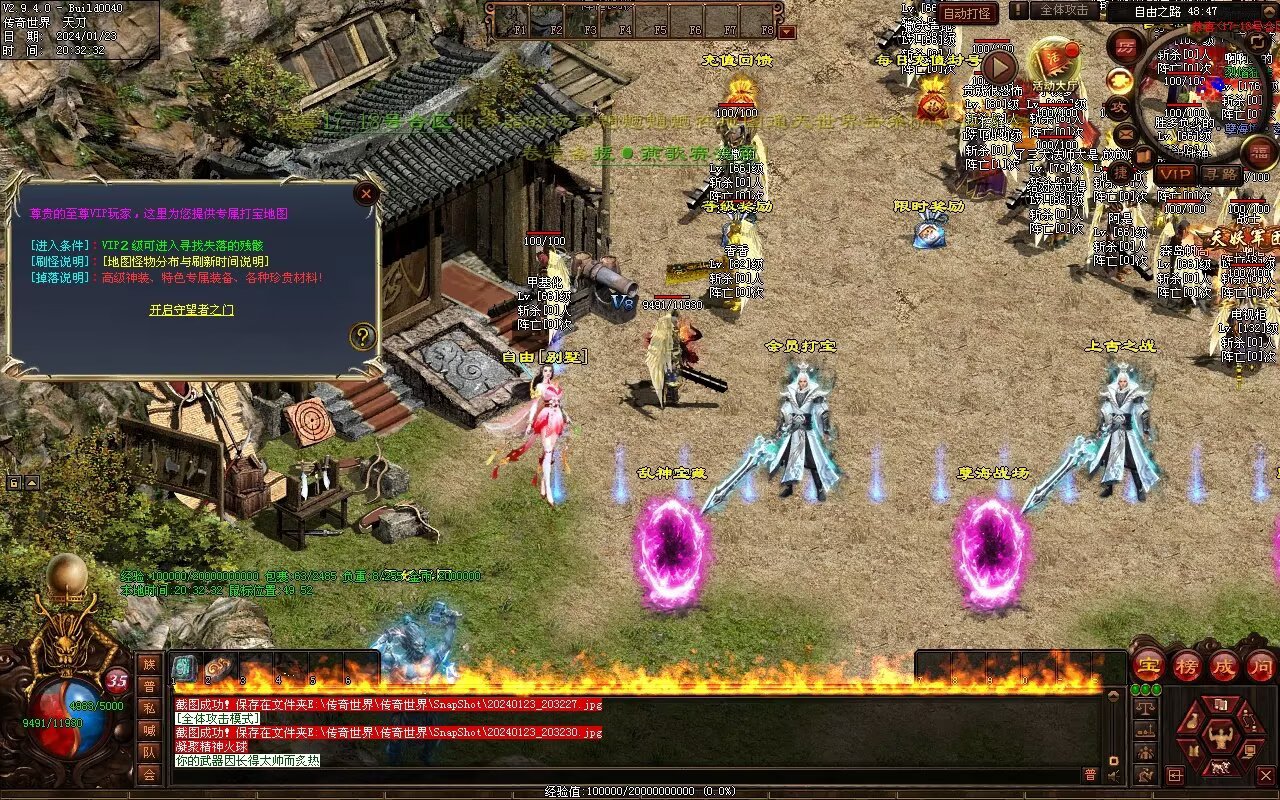Close the VIP treasure map dialog
The height and width of the screenshot is (800, 1280).
367,194
